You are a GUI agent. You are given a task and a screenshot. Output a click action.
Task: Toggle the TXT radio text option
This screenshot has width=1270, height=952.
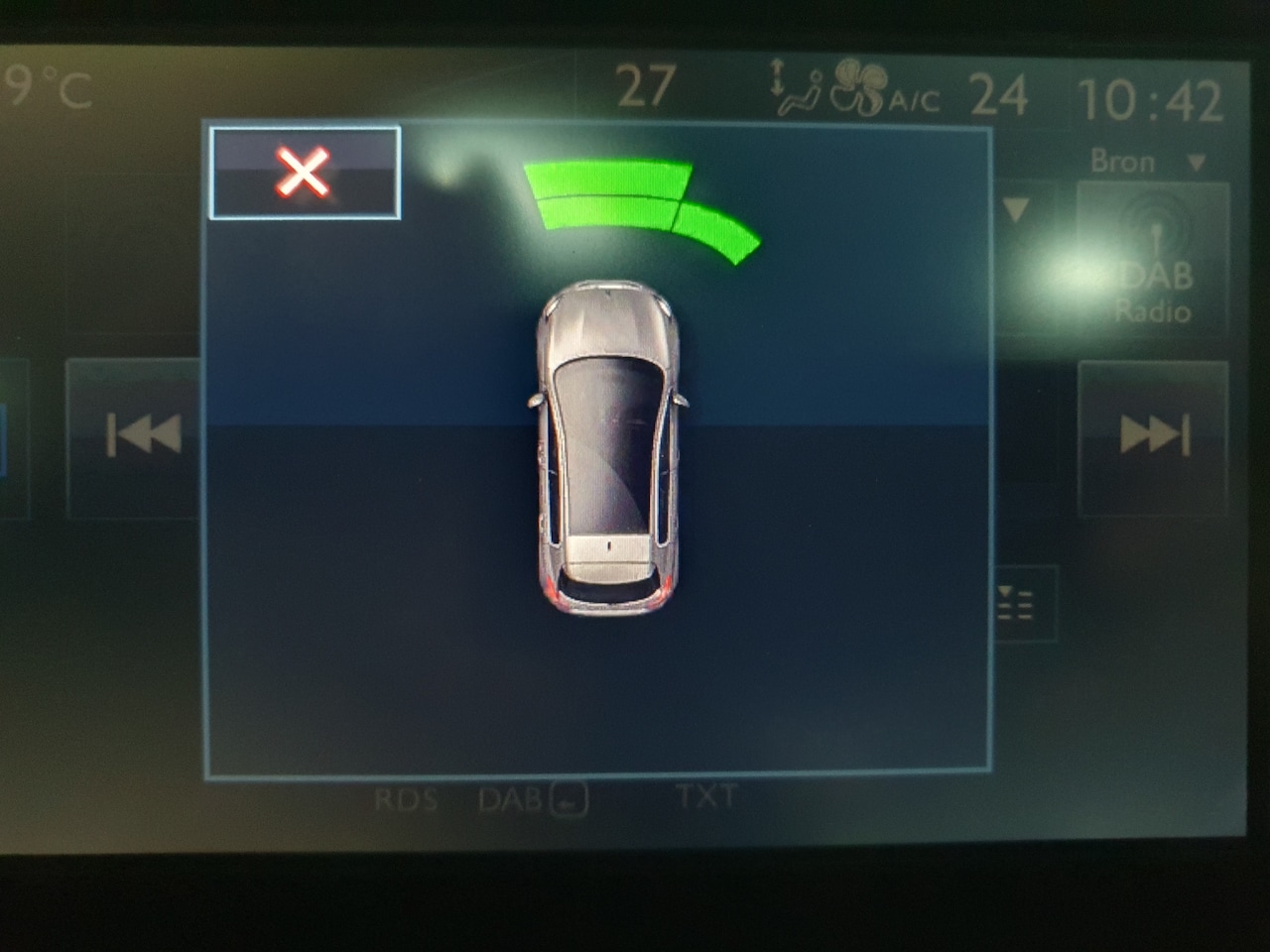pyautogui.click(x=706, y=796)
